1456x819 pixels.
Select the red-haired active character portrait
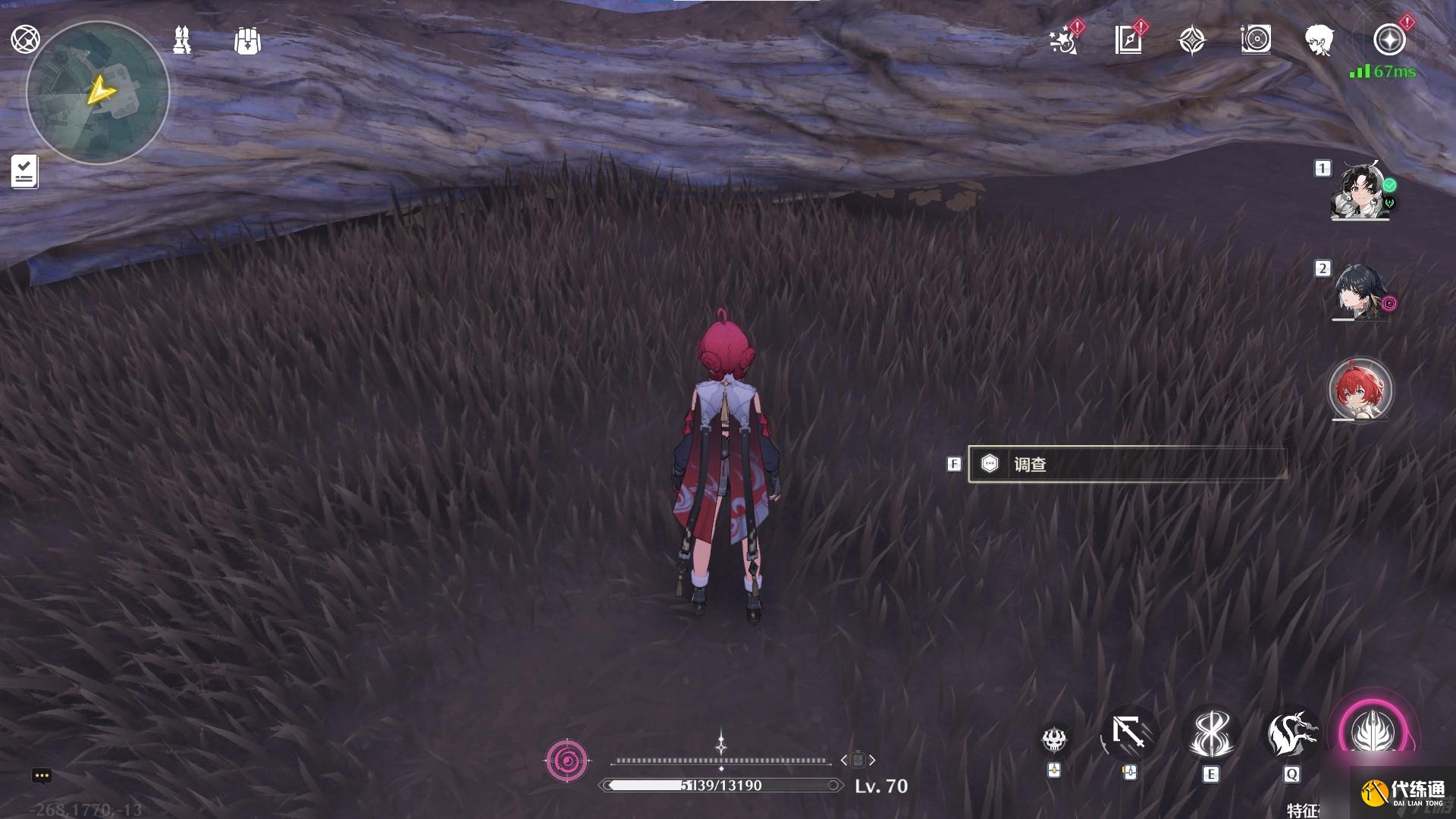[x=1361, y=390]
